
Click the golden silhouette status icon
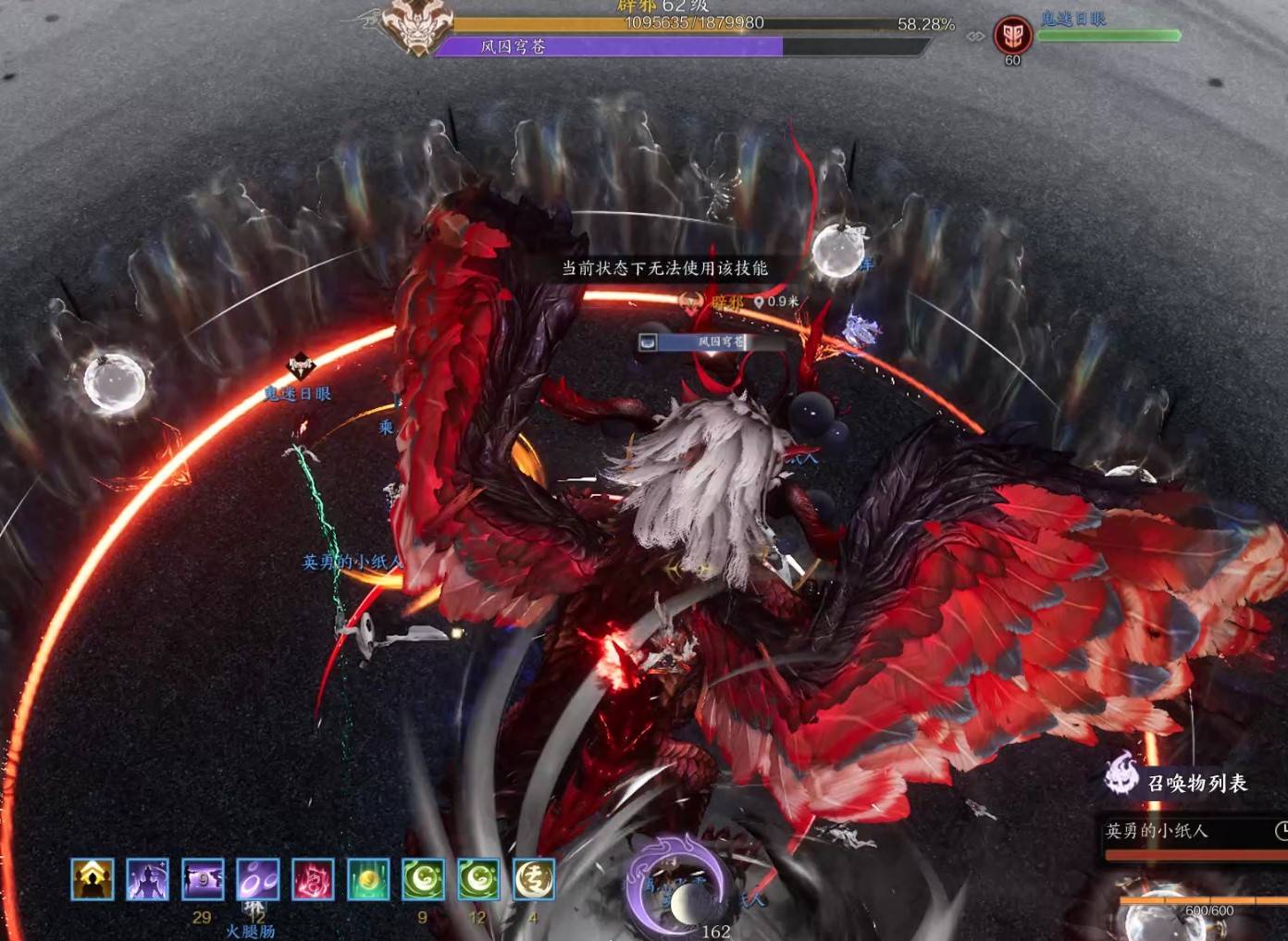coord(93,879)
